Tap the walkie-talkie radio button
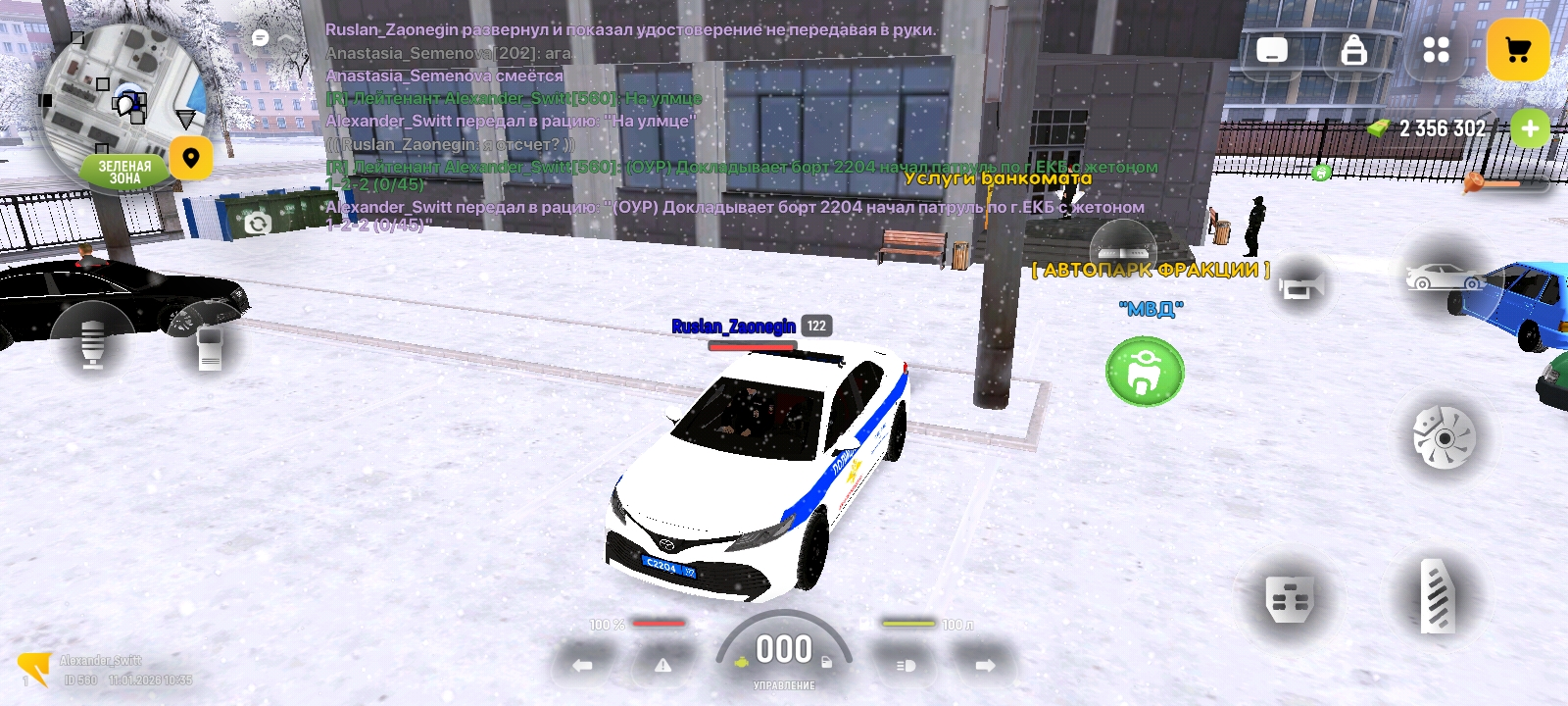Viewport: 1568px width, 706px height. [x=210, y=348]
